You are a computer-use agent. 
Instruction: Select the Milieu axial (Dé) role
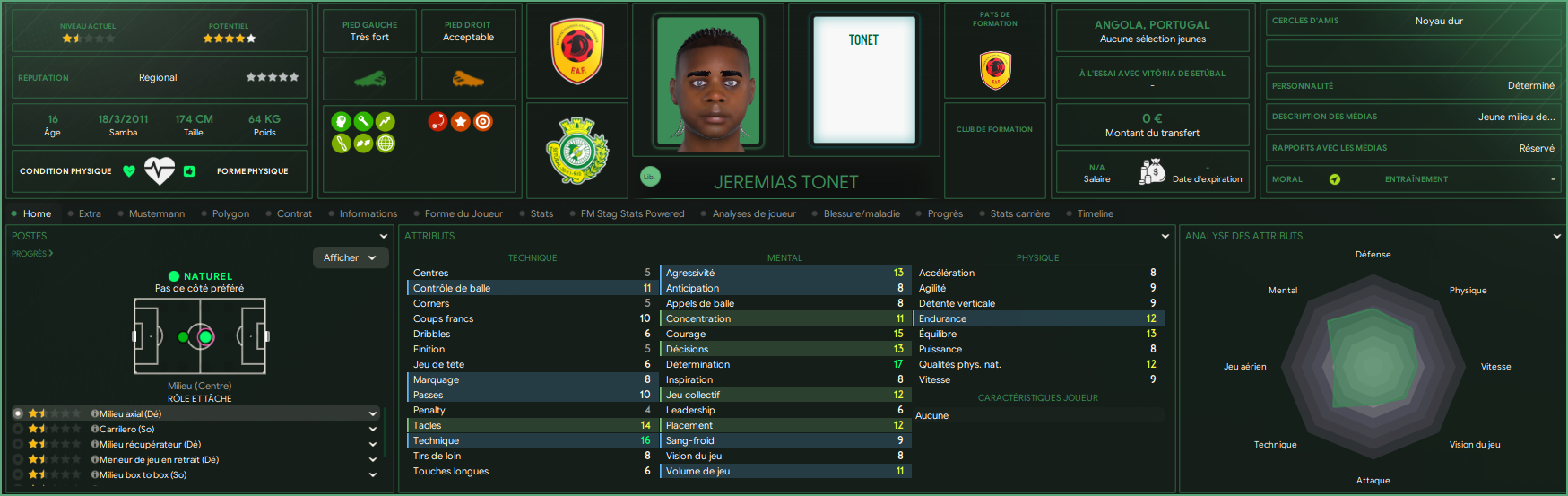131,413
